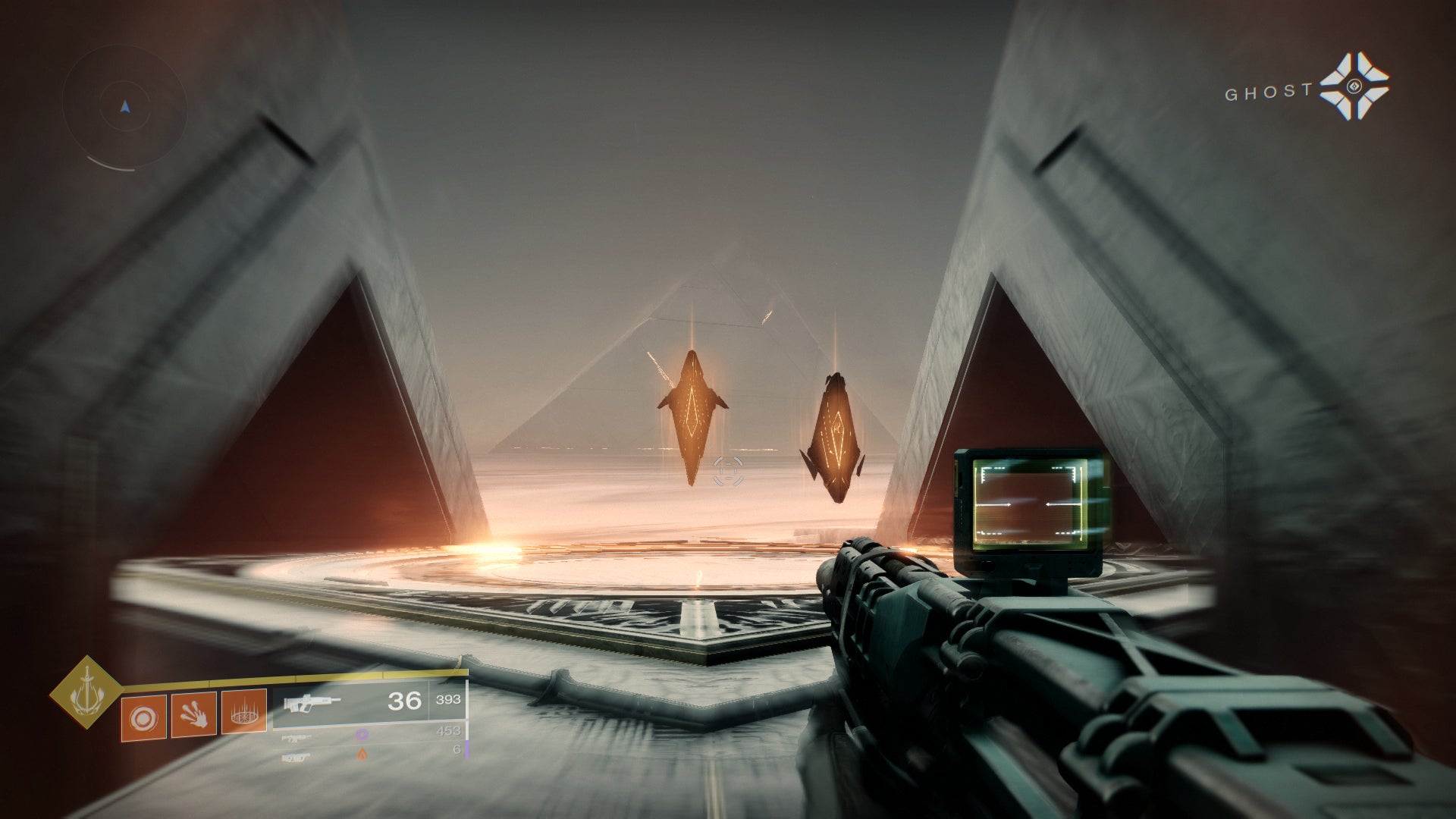Click the orange heavy ammo triangle indicator
The width and height of the screenshot is (1456, 819).
coord(362,755)
